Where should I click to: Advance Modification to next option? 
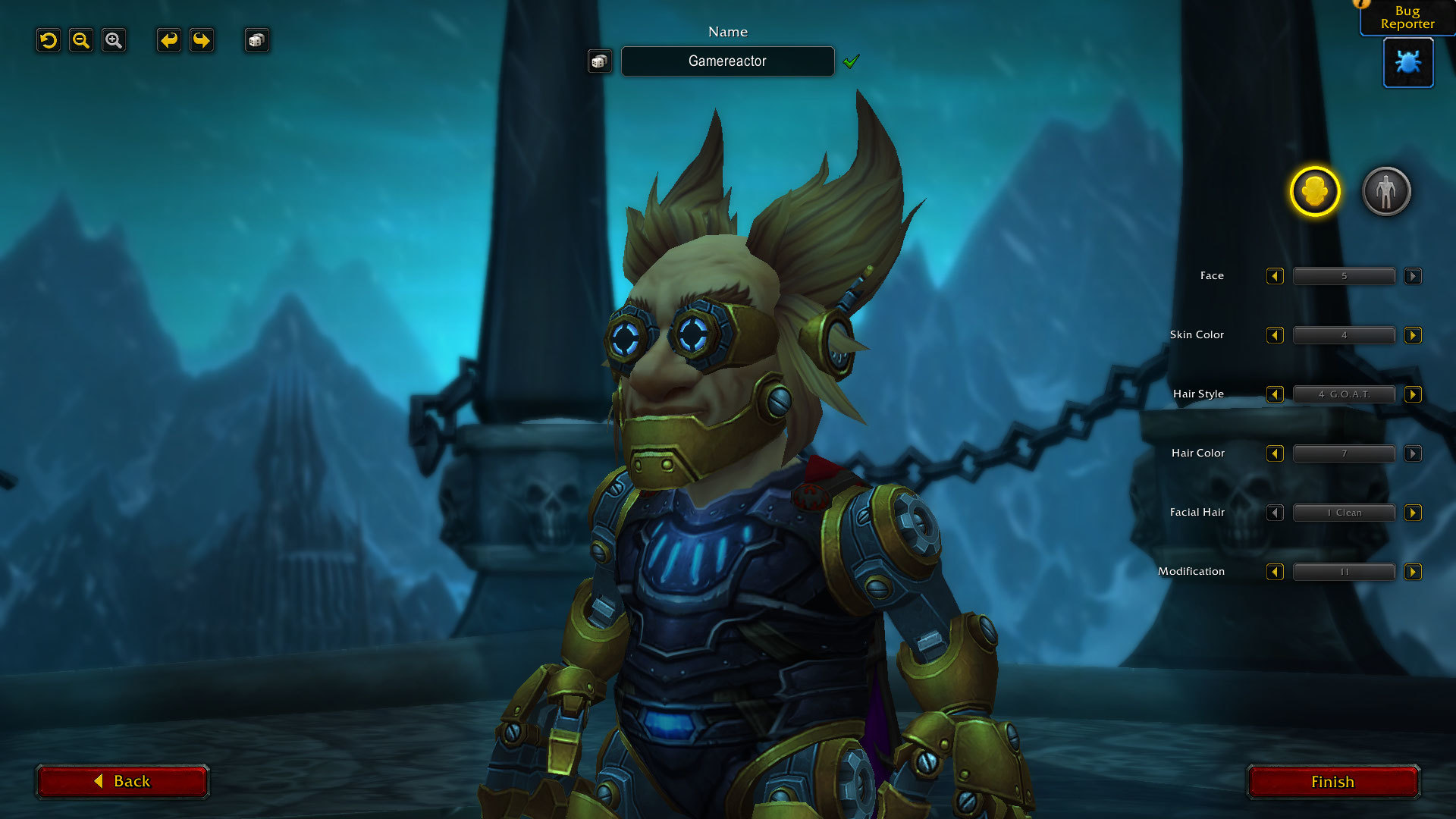[x=1413, y=572]
